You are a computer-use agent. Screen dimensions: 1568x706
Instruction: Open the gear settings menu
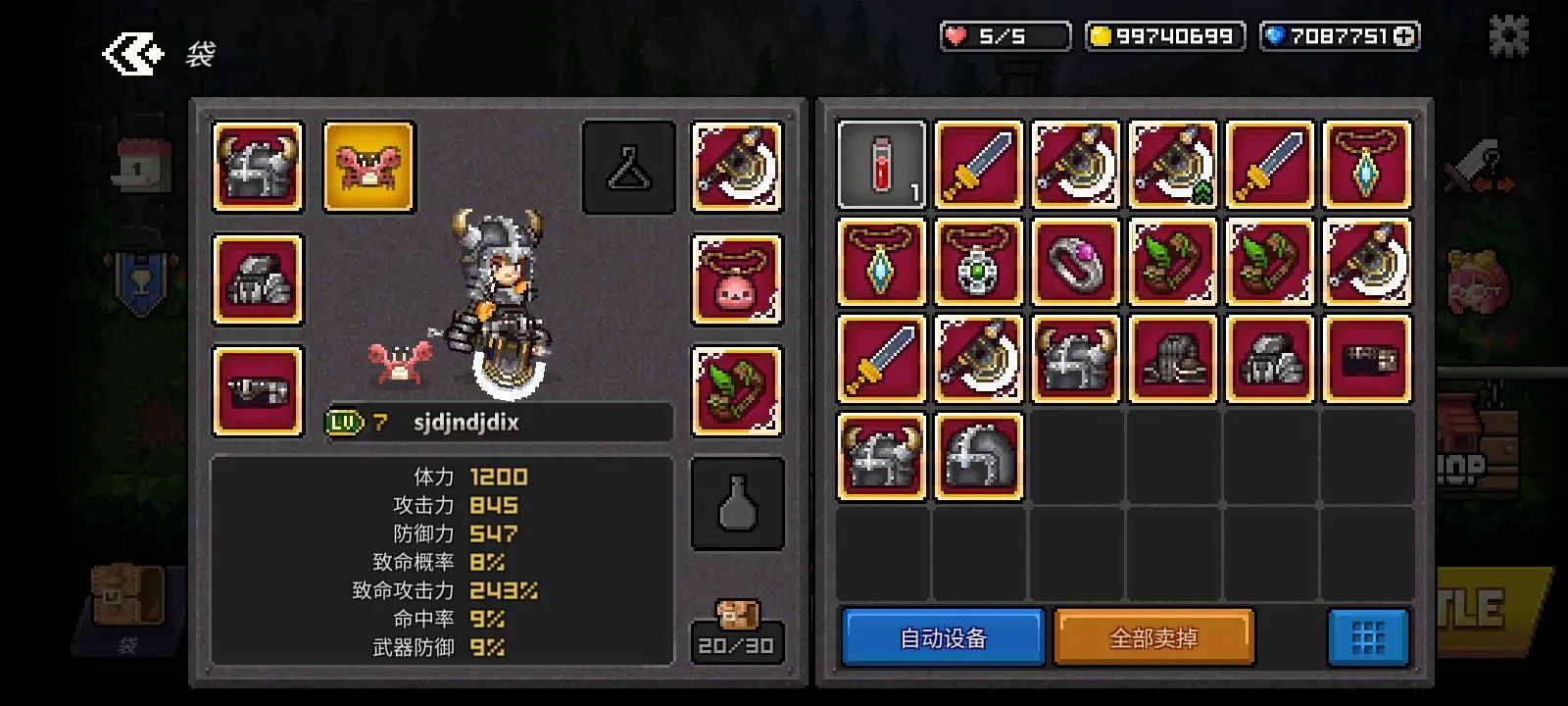(x=1508, y=36)
